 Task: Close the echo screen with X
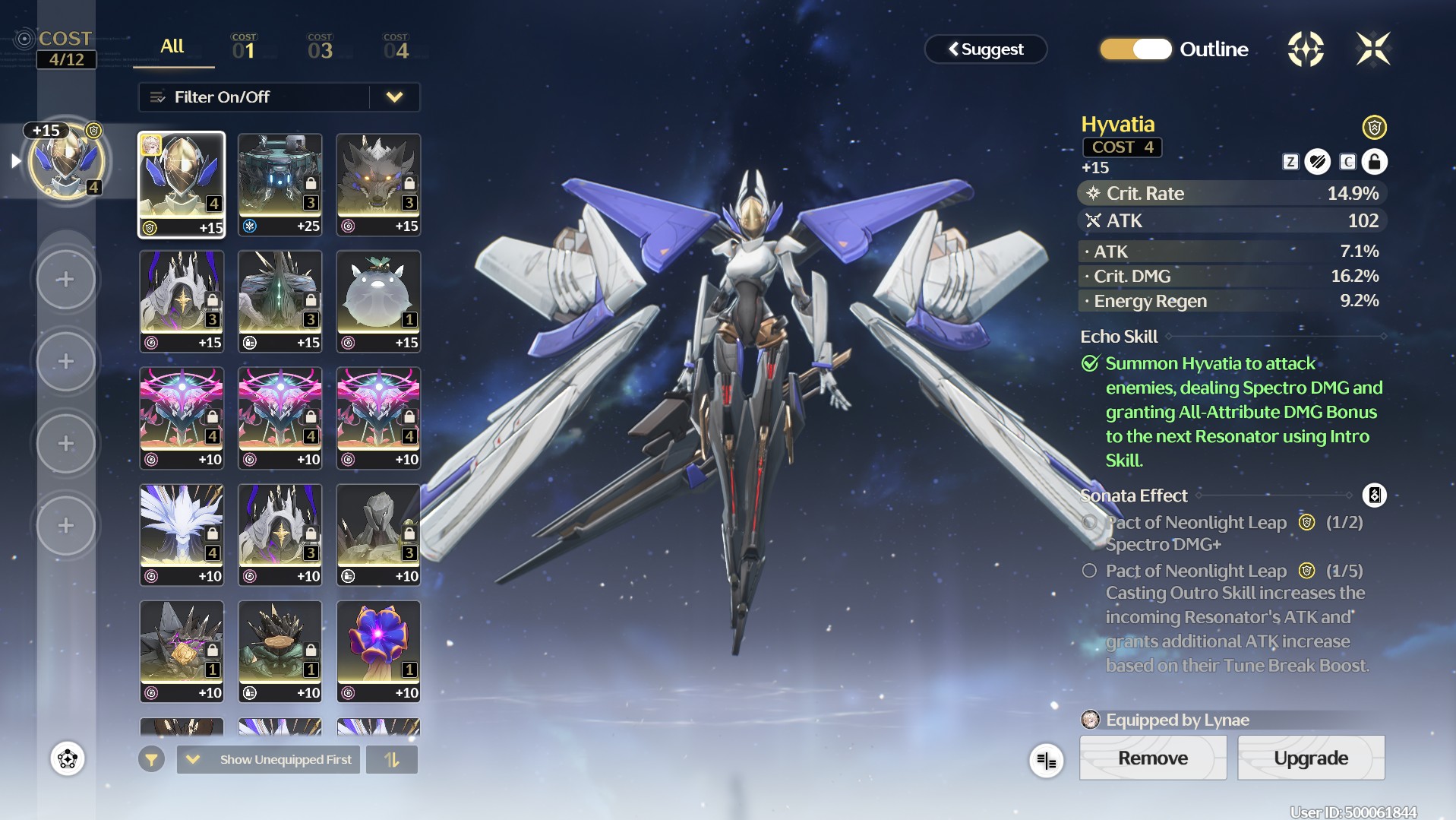point(1373,49)
